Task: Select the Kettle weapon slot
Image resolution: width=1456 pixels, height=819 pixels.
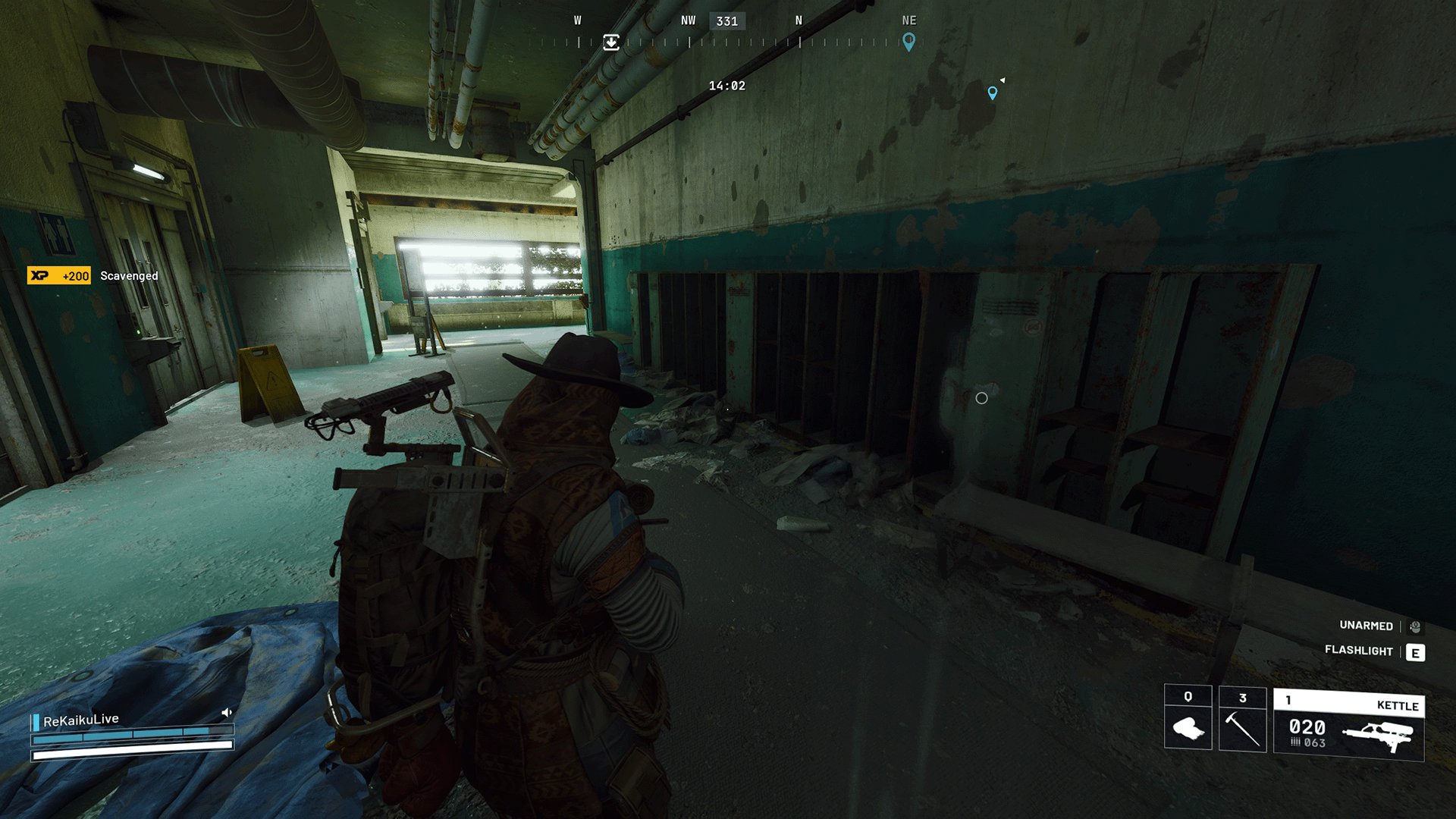Action: [x=1348, y=725]
